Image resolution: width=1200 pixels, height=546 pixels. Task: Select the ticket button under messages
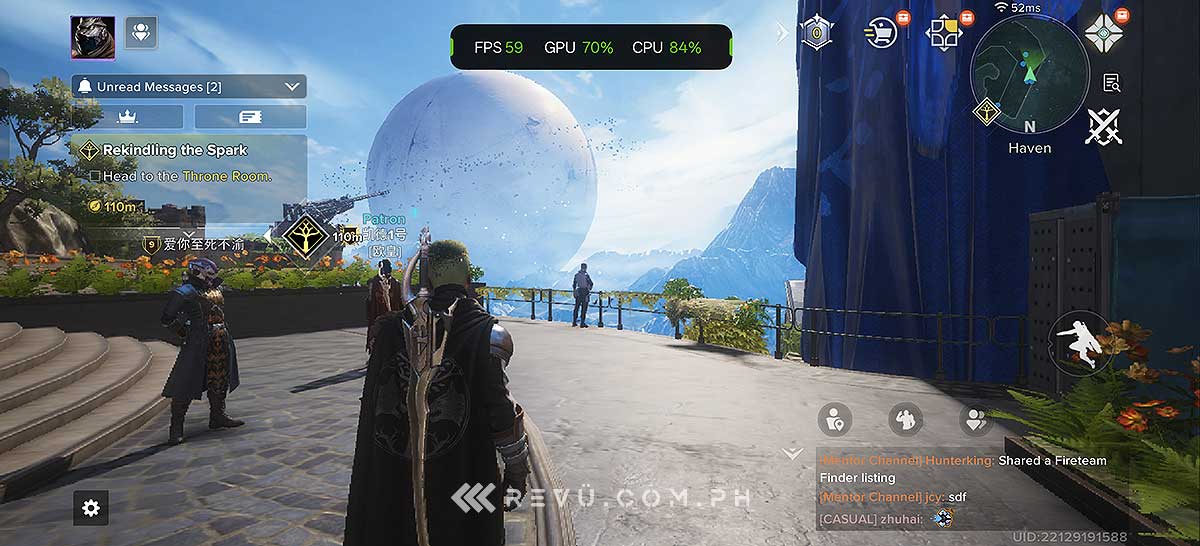click(x=250, y=117)
